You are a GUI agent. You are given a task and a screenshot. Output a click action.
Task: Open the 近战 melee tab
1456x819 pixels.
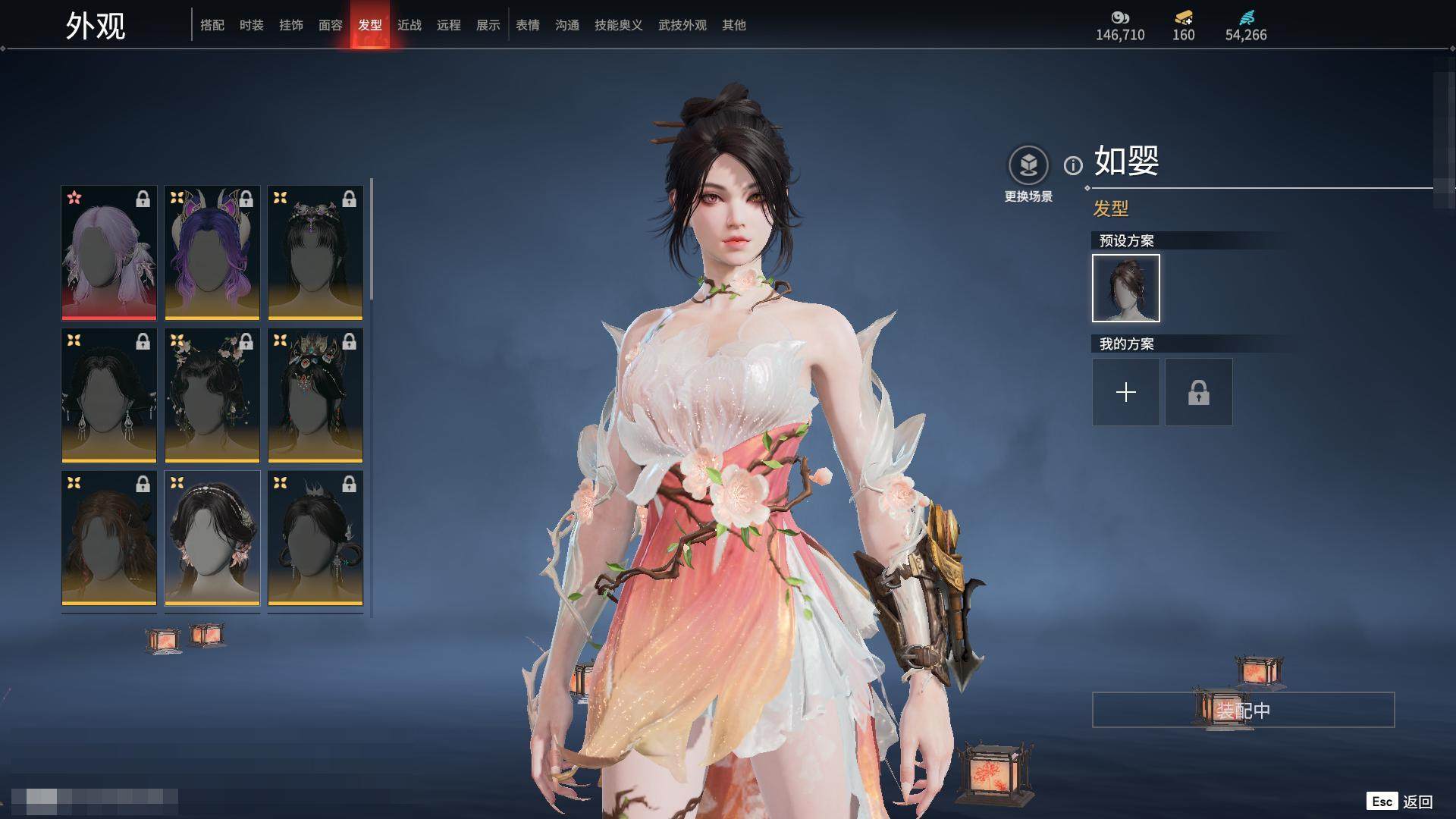pyautogui.click(x=409, y=25)
